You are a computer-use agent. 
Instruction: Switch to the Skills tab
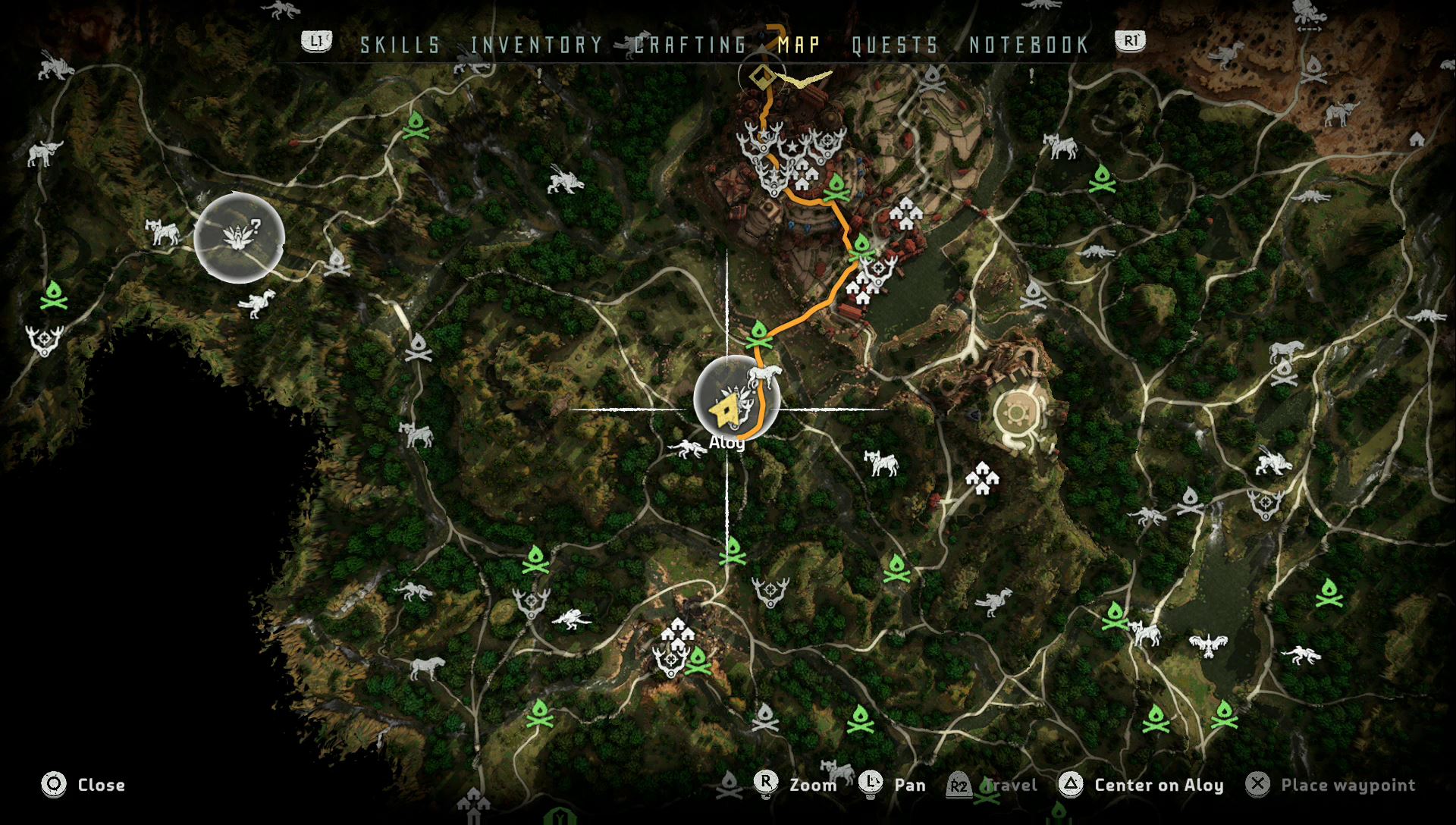400,45
